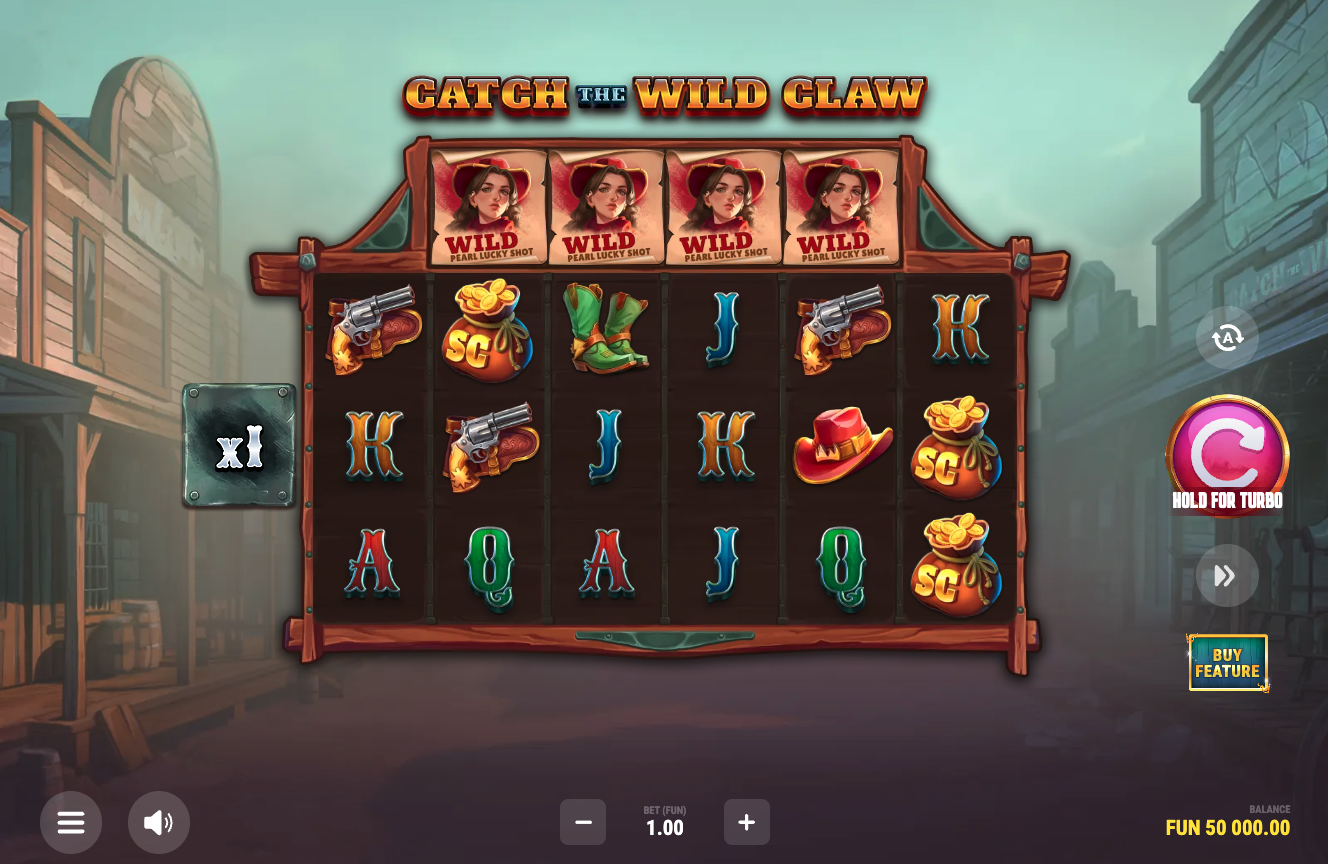Increase the bet with the plus icon
The width and height of the screenshot is (1328, 864).
pyautogui.click(x=747, y=822)
